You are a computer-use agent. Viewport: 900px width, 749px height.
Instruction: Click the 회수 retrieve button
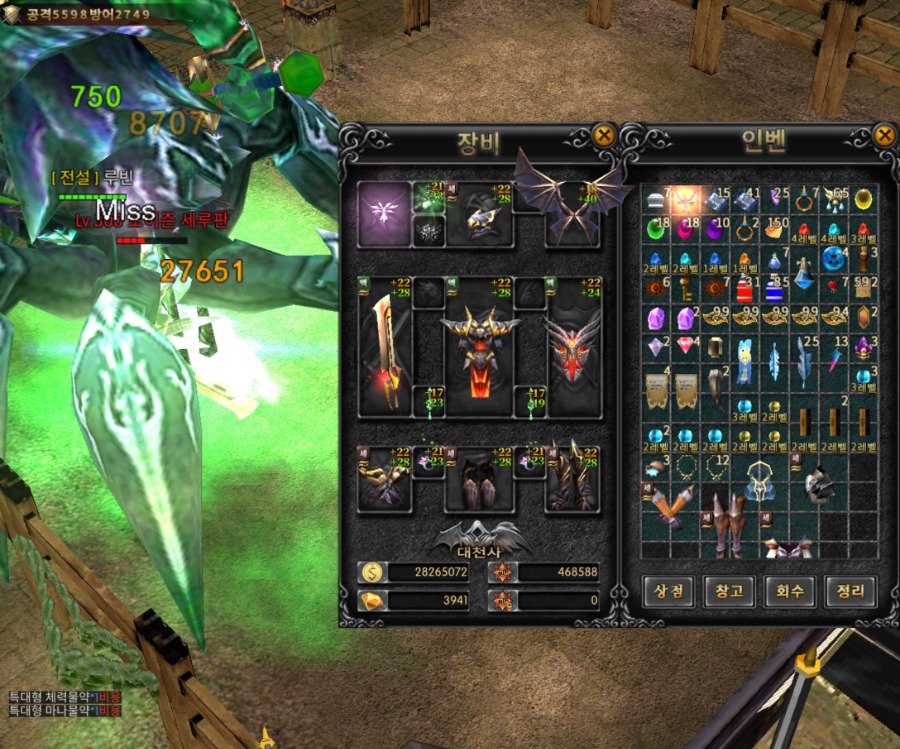[789, 590]
